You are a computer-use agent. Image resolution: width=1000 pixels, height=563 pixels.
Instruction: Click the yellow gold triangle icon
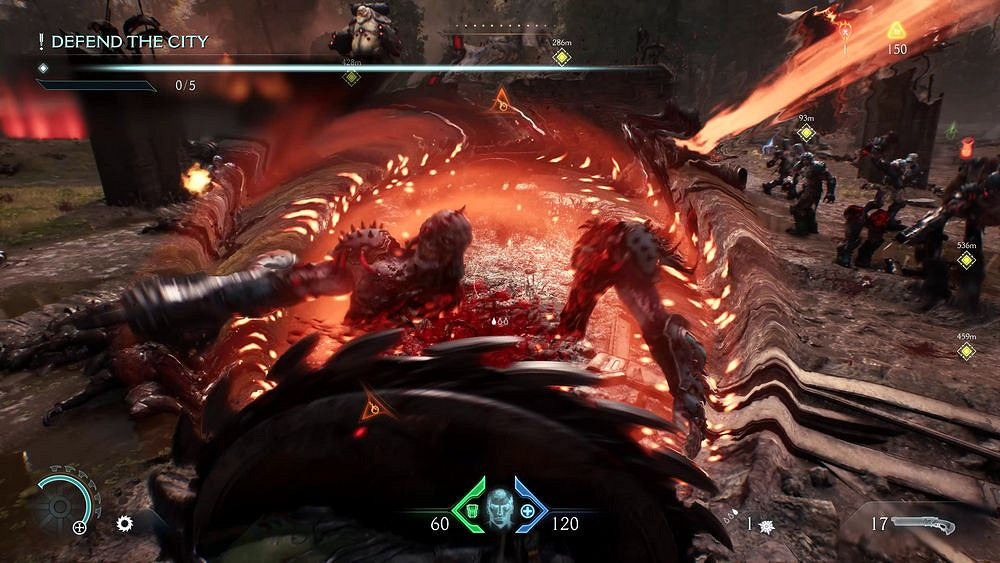click(x=897, y=31)
